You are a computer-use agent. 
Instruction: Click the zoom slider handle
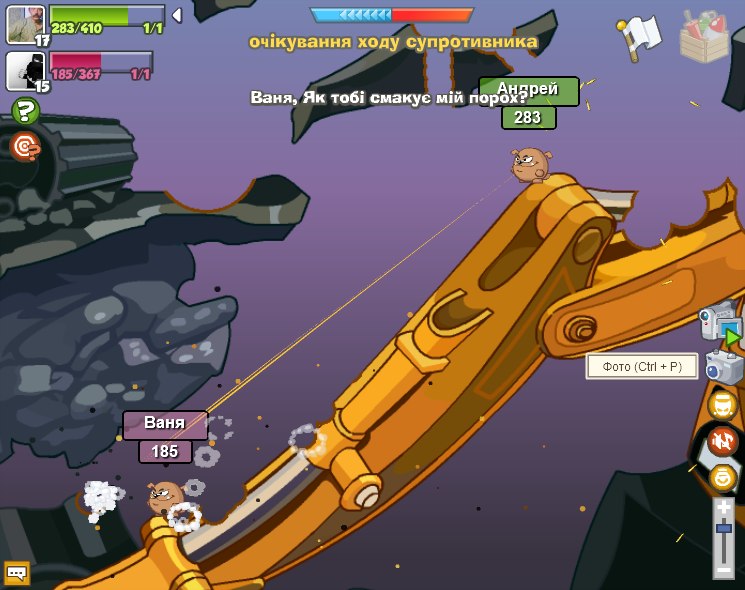coord(724,527)
